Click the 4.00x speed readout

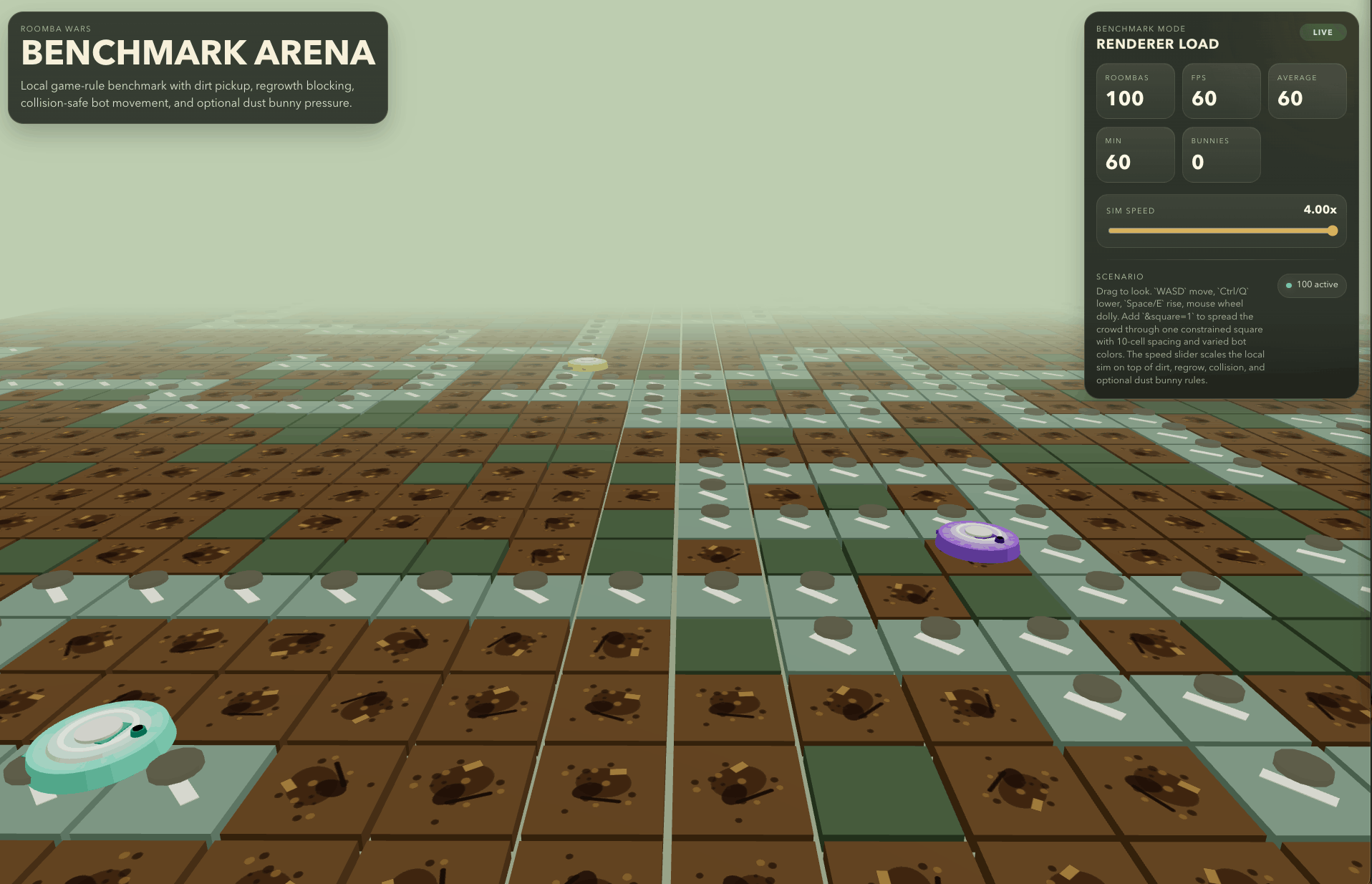pyautogui.click(x=1320, y=209)
